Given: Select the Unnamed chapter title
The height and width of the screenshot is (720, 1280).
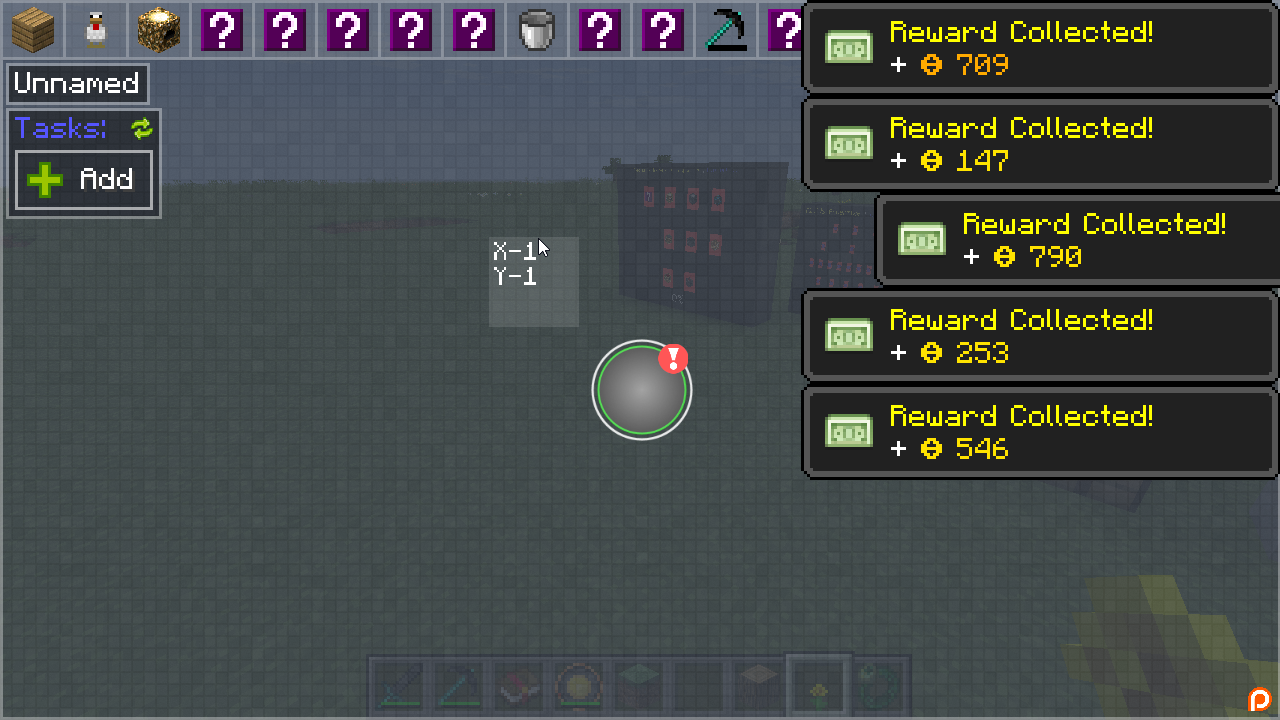Looking at the screenshot, I should pos(77,84).
